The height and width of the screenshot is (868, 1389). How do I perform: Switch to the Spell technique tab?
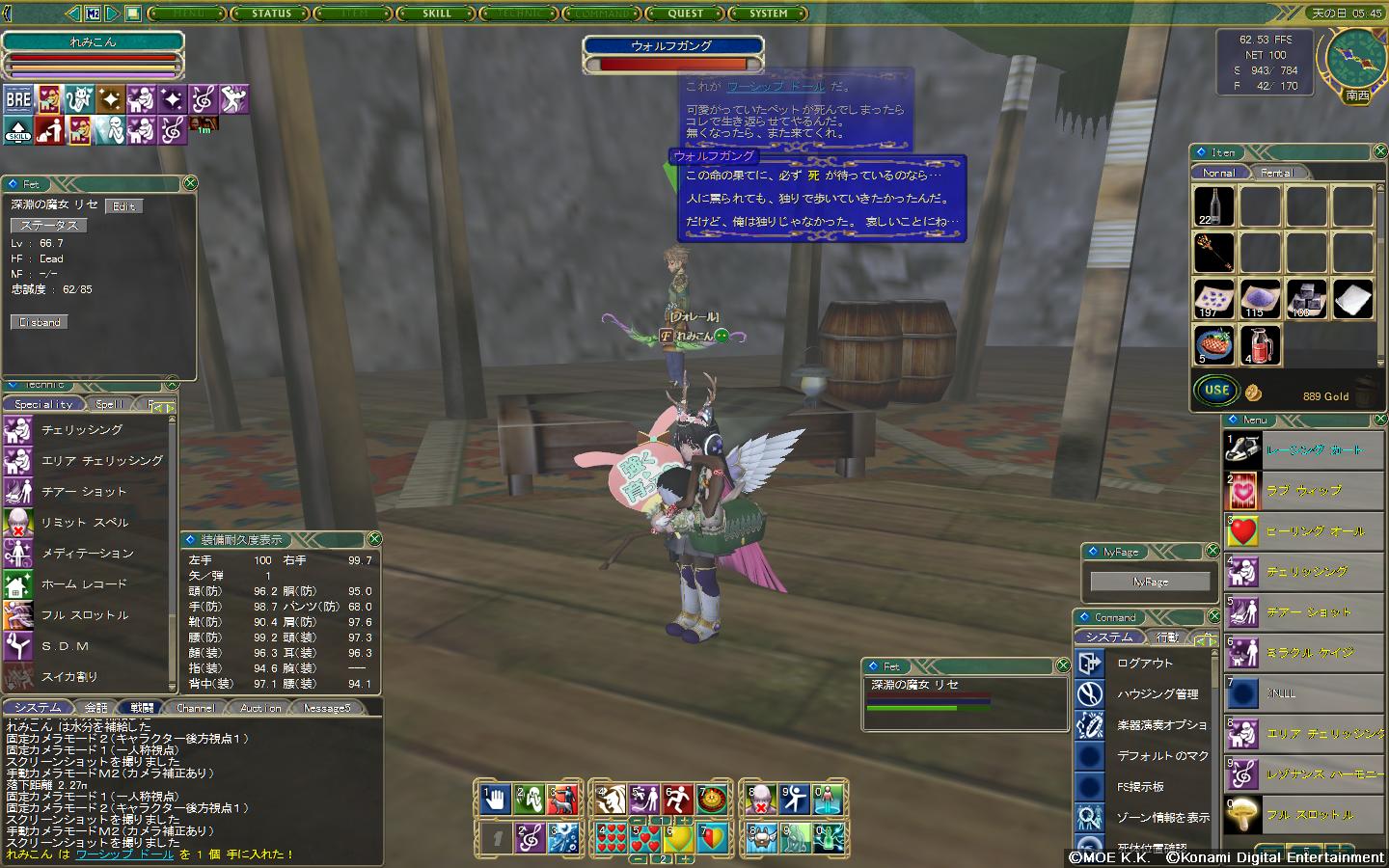click(x=109, y=404)
